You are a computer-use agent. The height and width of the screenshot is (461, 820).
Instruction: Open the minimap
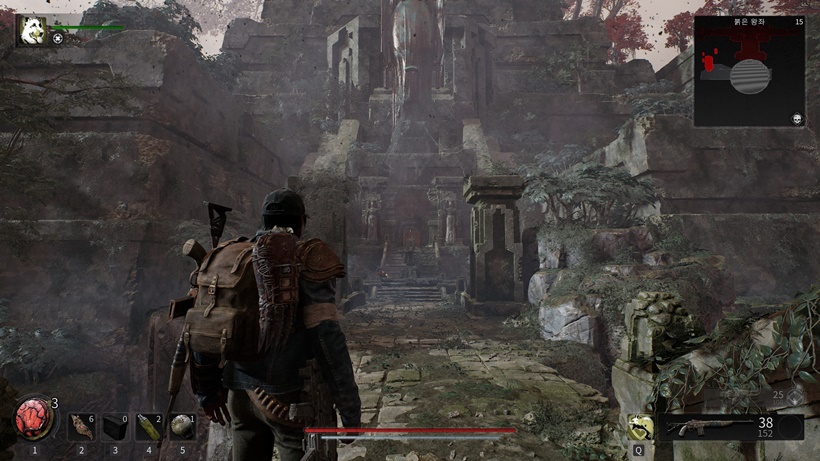[x=749, y=71]
